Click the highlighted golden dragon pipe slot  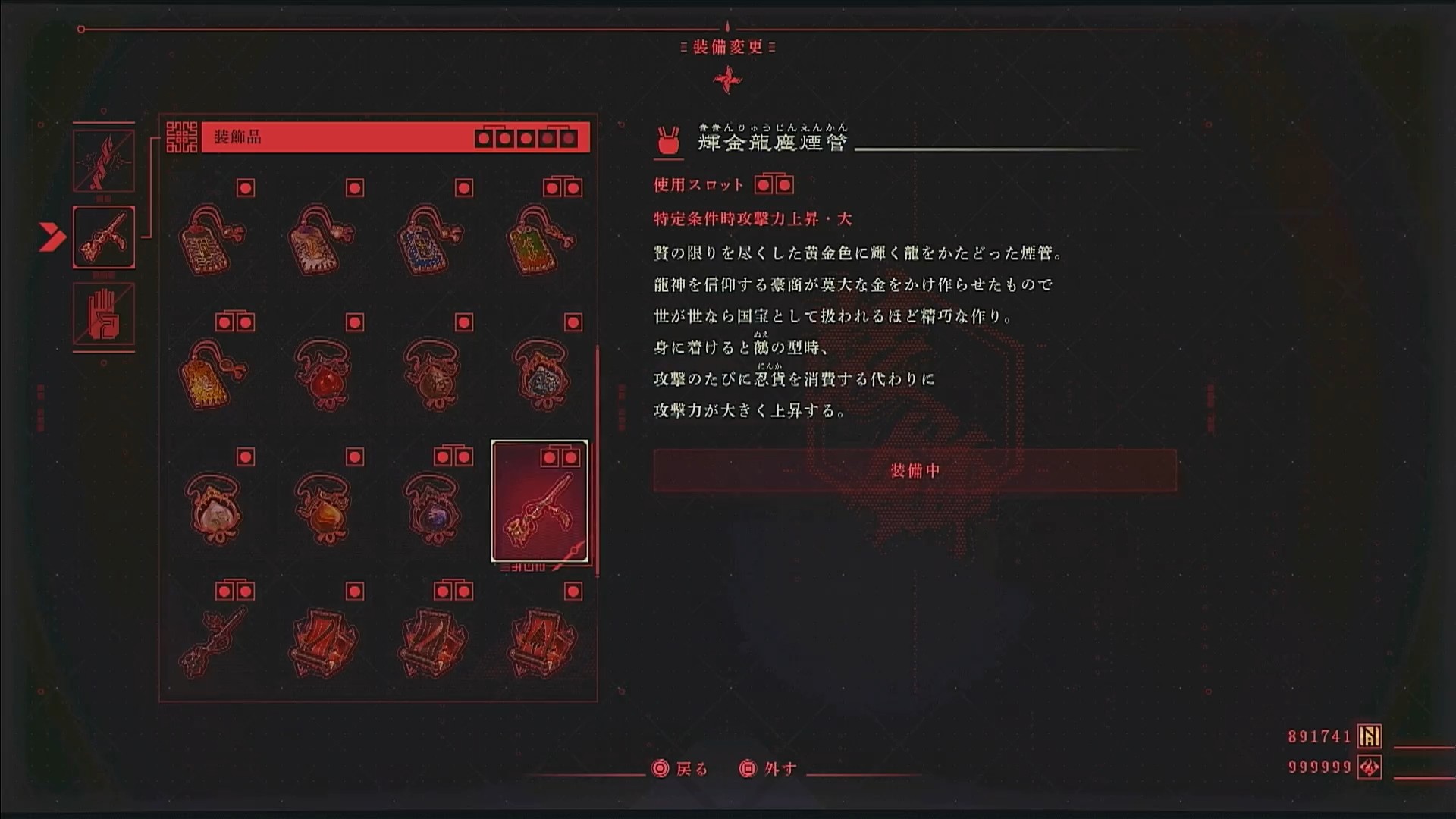540,502
